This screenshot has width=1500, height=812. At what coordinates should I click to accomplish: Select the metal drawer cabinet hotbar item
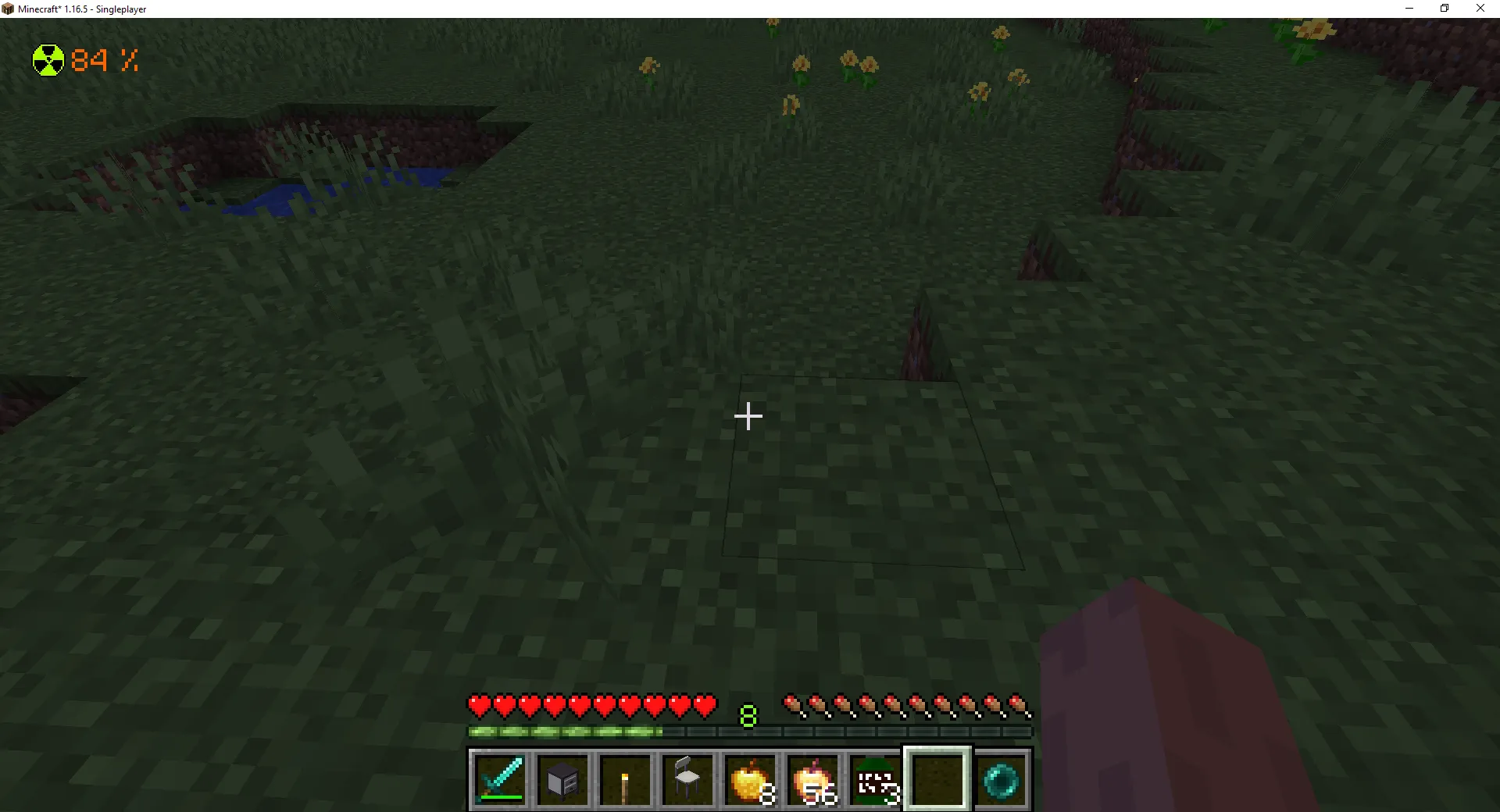[564, 778]
